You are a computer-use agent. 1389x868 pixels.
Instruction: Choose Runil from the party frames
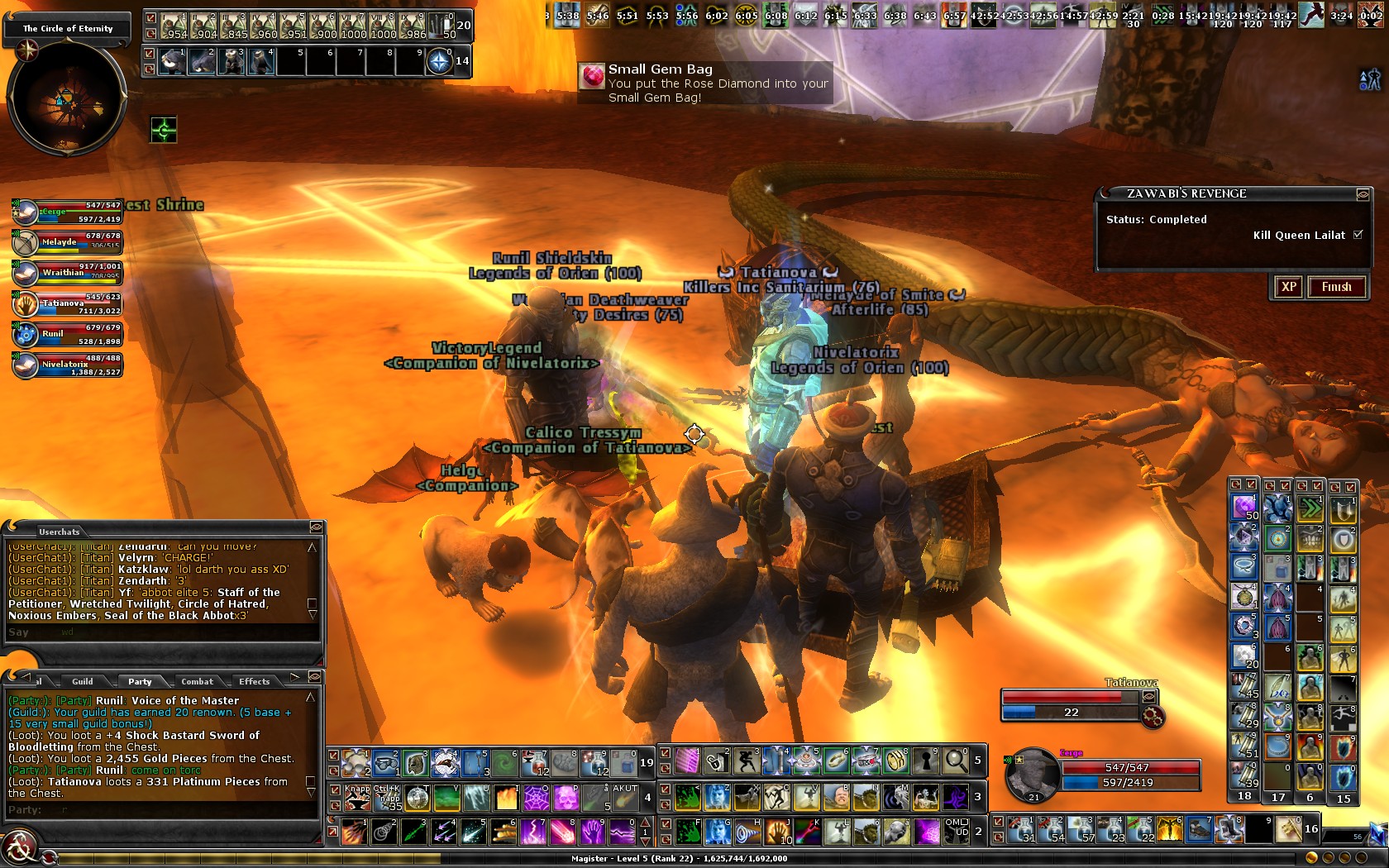[x=26, y=334]
